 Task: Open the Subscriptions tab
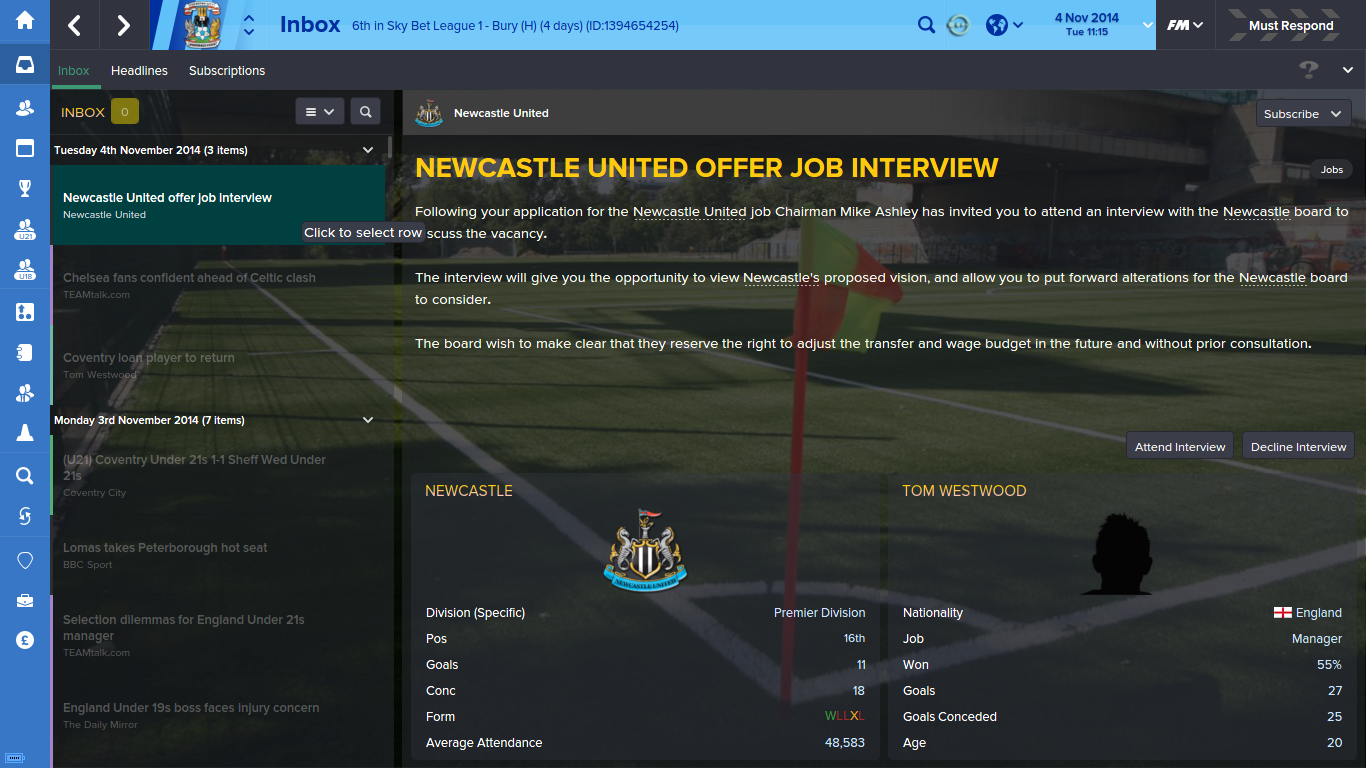coord(226,70)
